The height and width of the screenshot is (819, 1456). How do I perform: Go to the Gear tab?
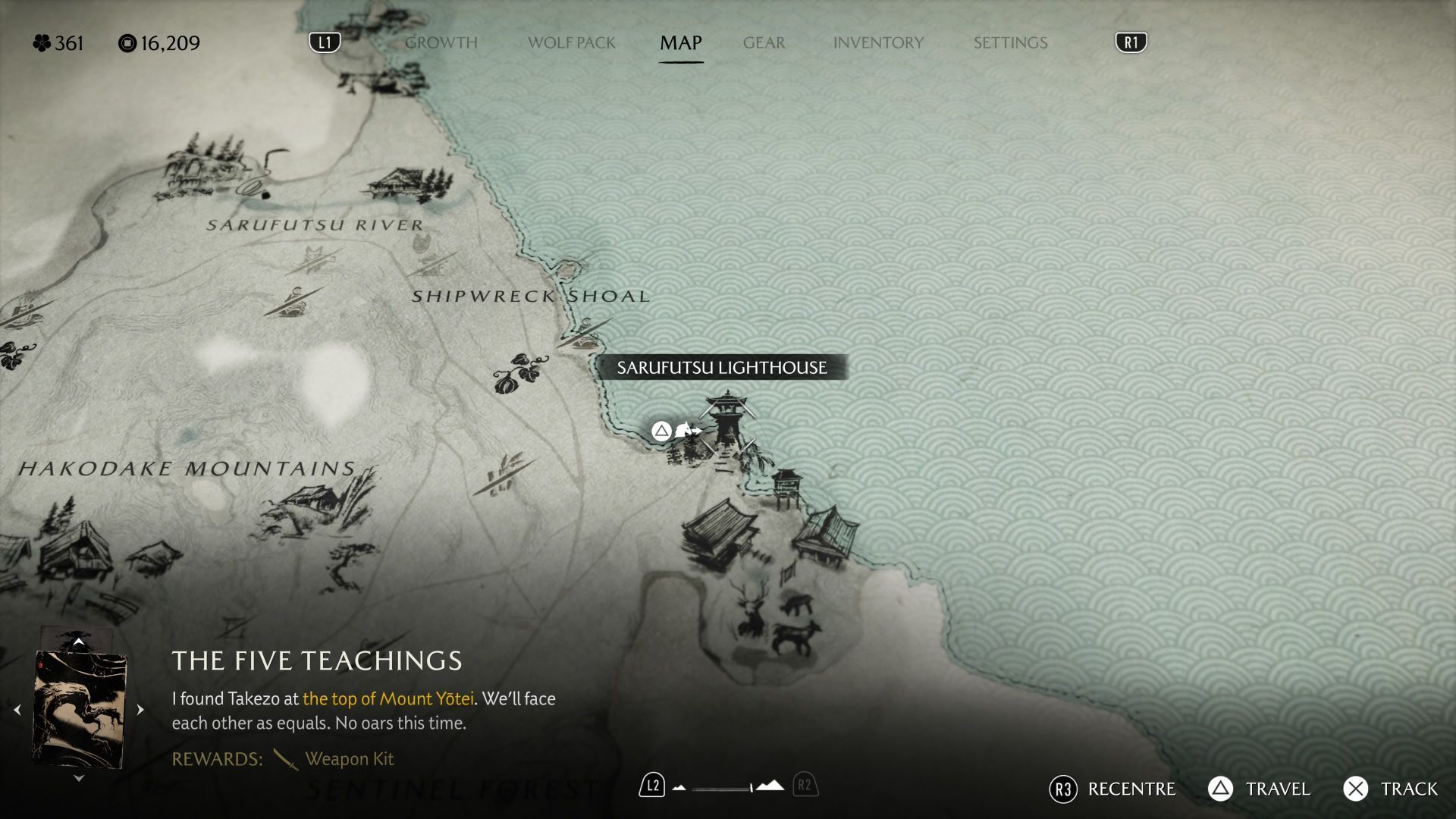pyautogui.click(x=764, y=43)
